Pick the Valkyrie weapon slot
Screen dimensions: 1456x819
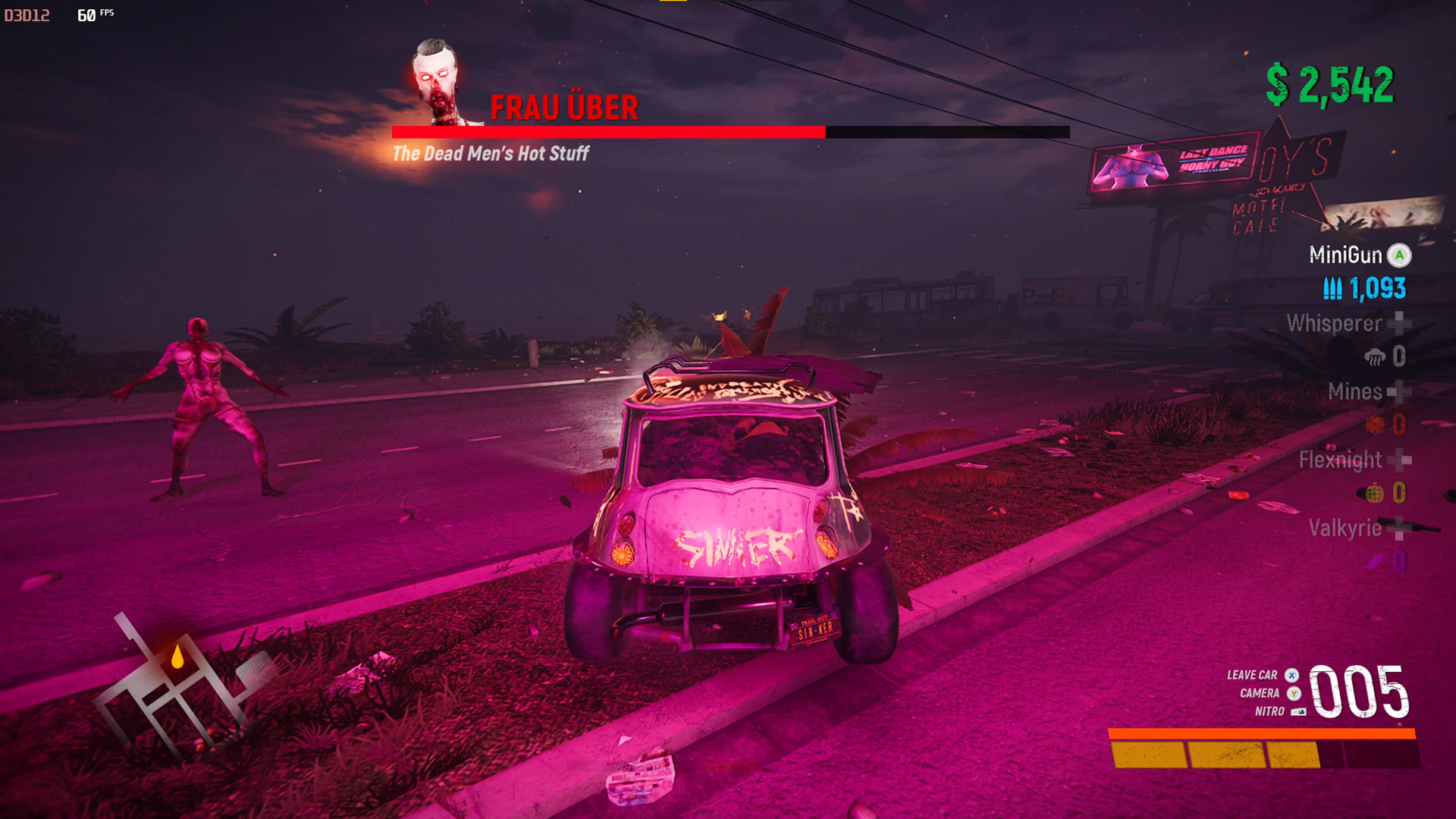(x=1345, y=528)
